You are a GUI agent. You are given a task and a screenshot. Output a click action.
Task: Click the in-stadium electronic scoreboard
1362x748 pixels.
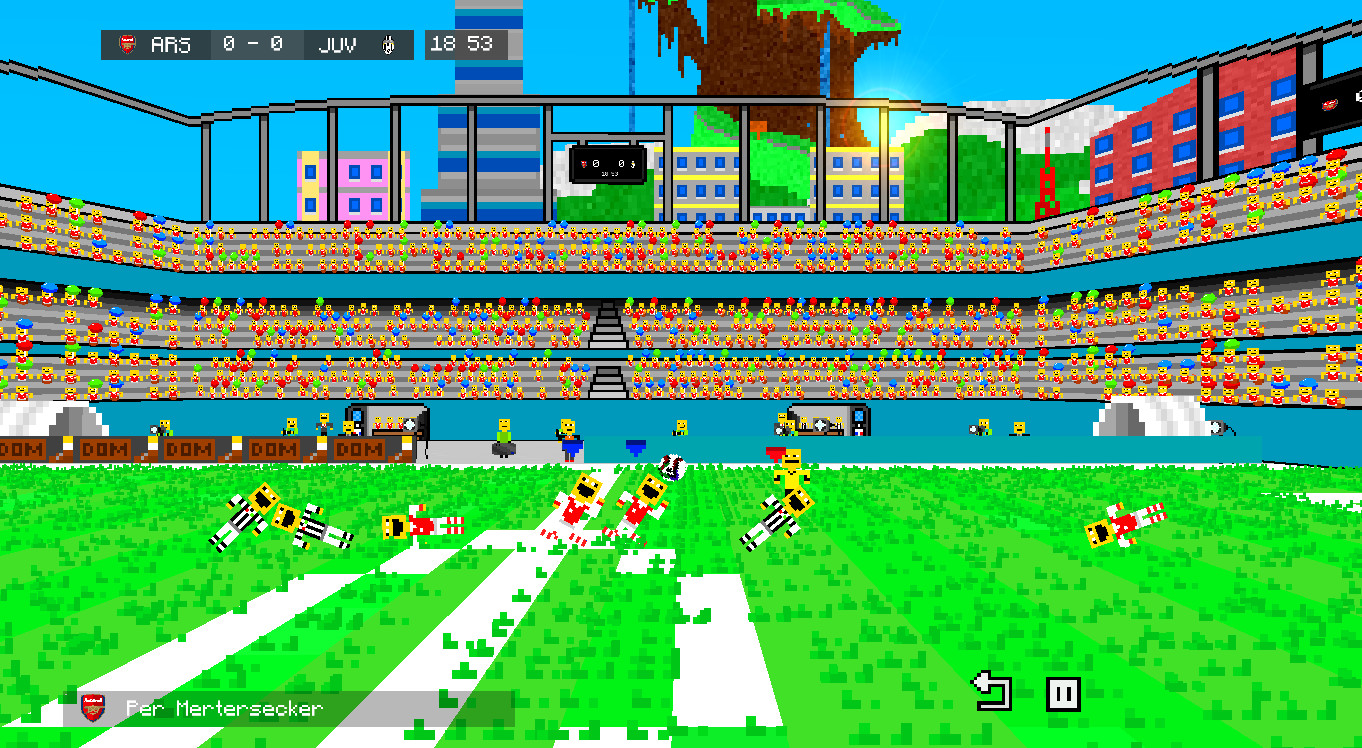[x=608, y=165]
